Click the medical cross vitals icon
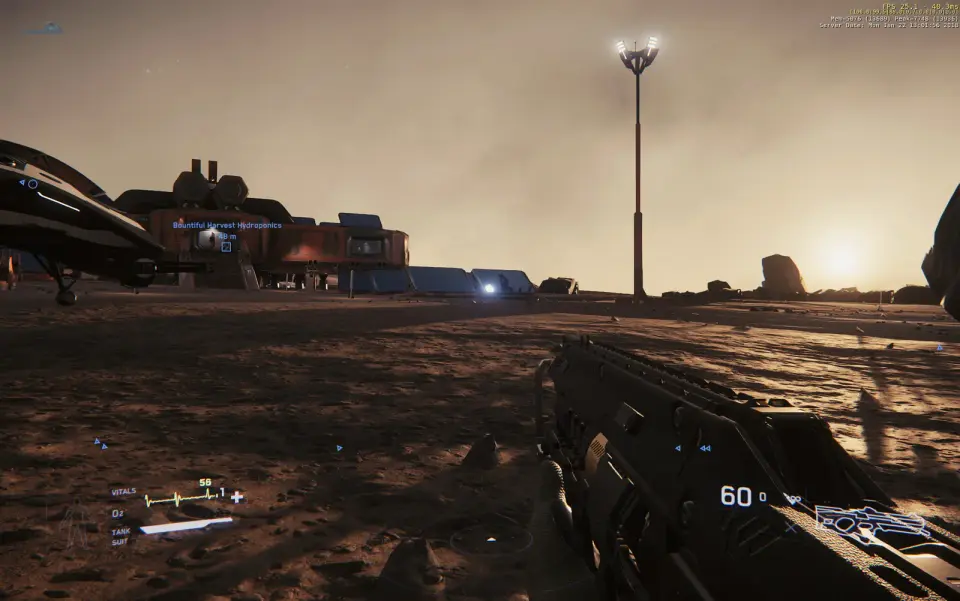 (237, 497)
